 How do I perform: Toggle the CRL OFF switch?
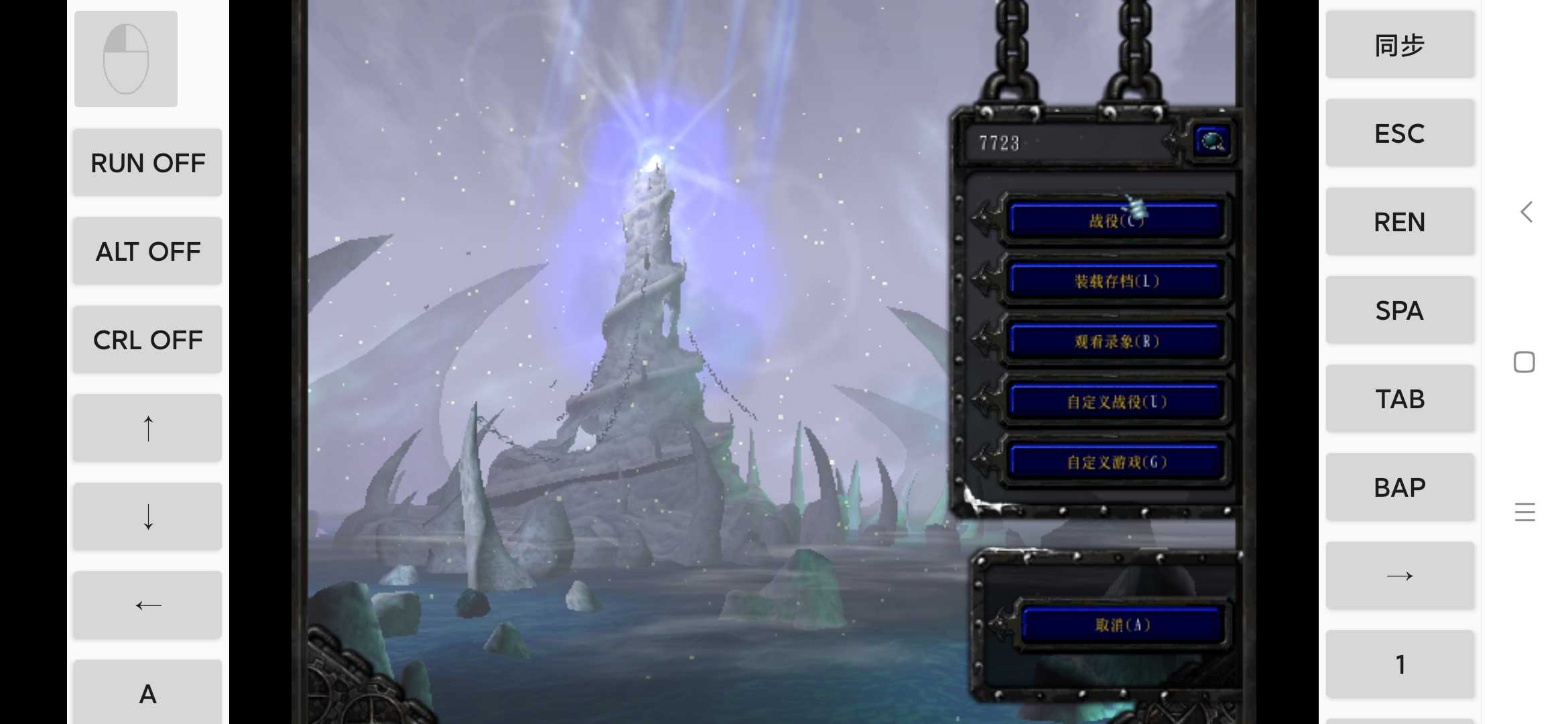pos(147,339)
